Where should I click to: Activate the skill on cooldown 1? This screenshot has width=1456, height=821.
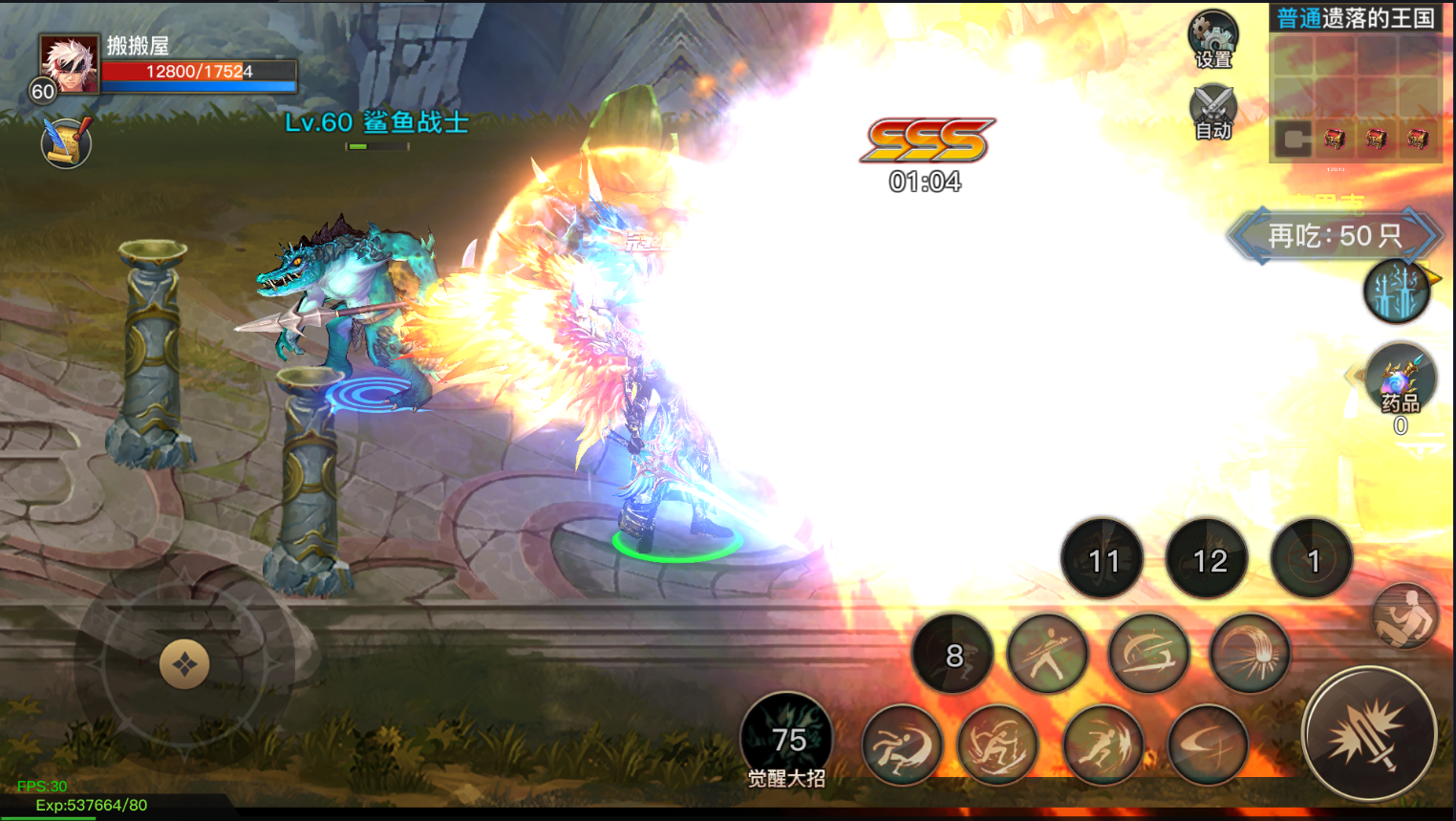[1312, 559]
